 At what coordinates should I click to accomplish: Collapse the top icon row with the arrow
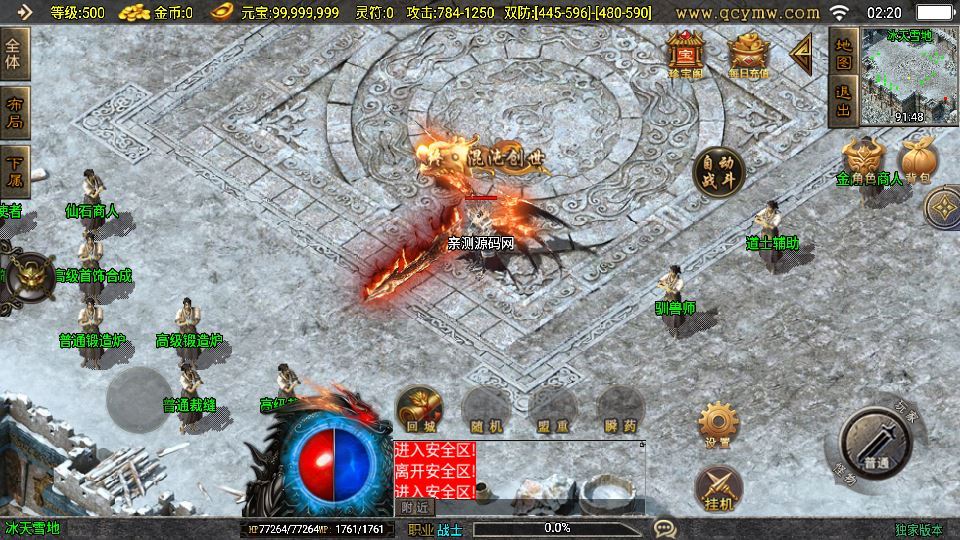coord(800,53)
